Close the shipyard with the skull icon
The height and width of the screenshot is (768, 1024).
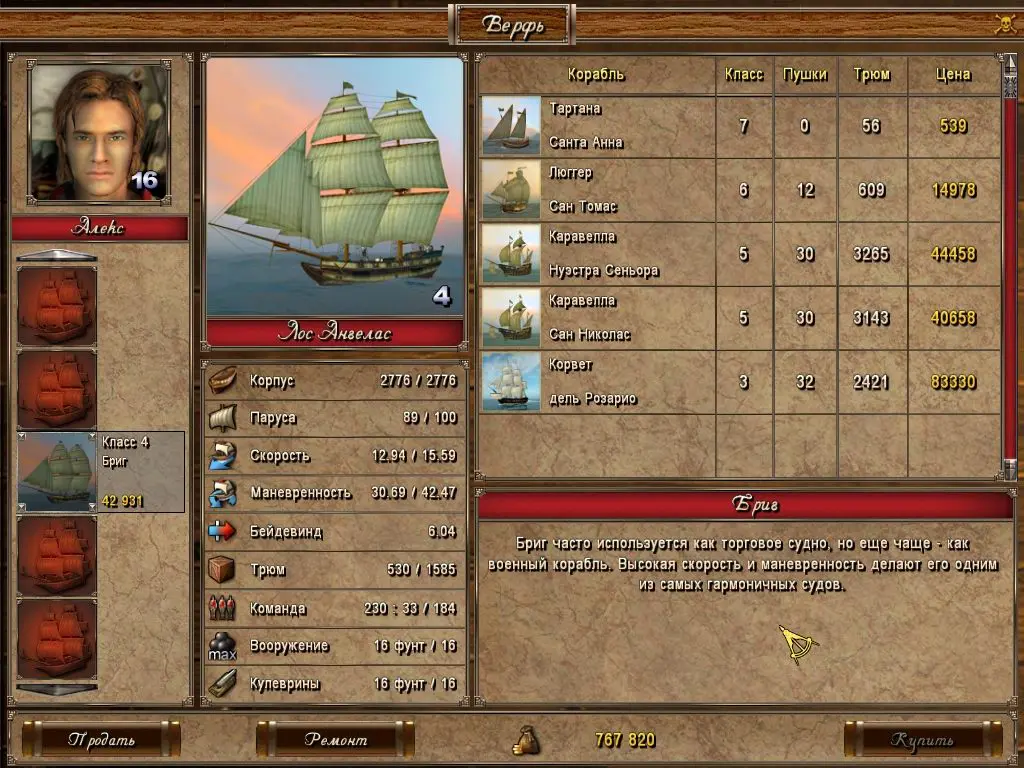coord(1005,24)
